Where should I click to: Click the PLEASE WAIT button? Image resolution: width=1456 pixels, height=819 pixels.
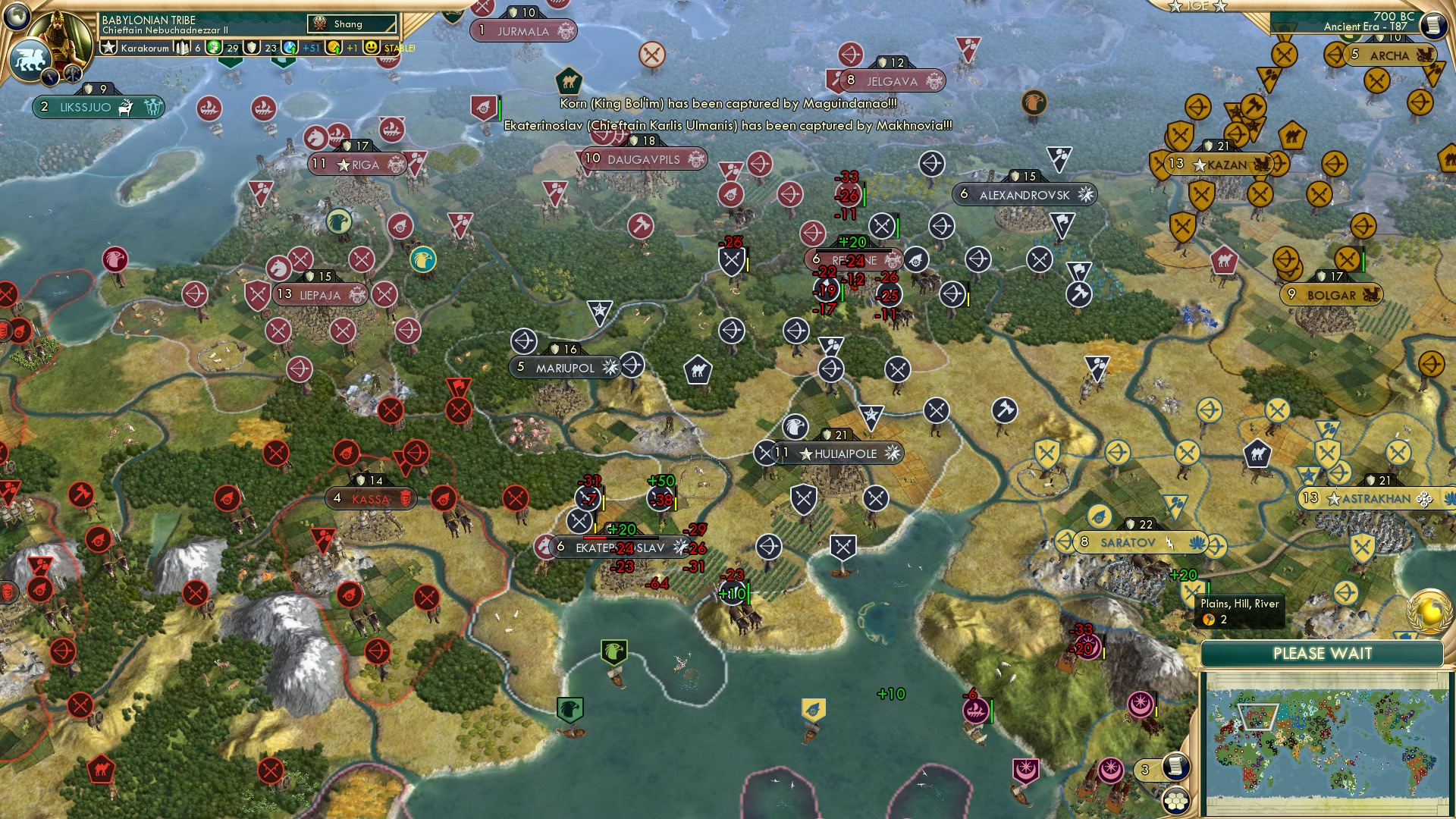tap(1325, 652)
